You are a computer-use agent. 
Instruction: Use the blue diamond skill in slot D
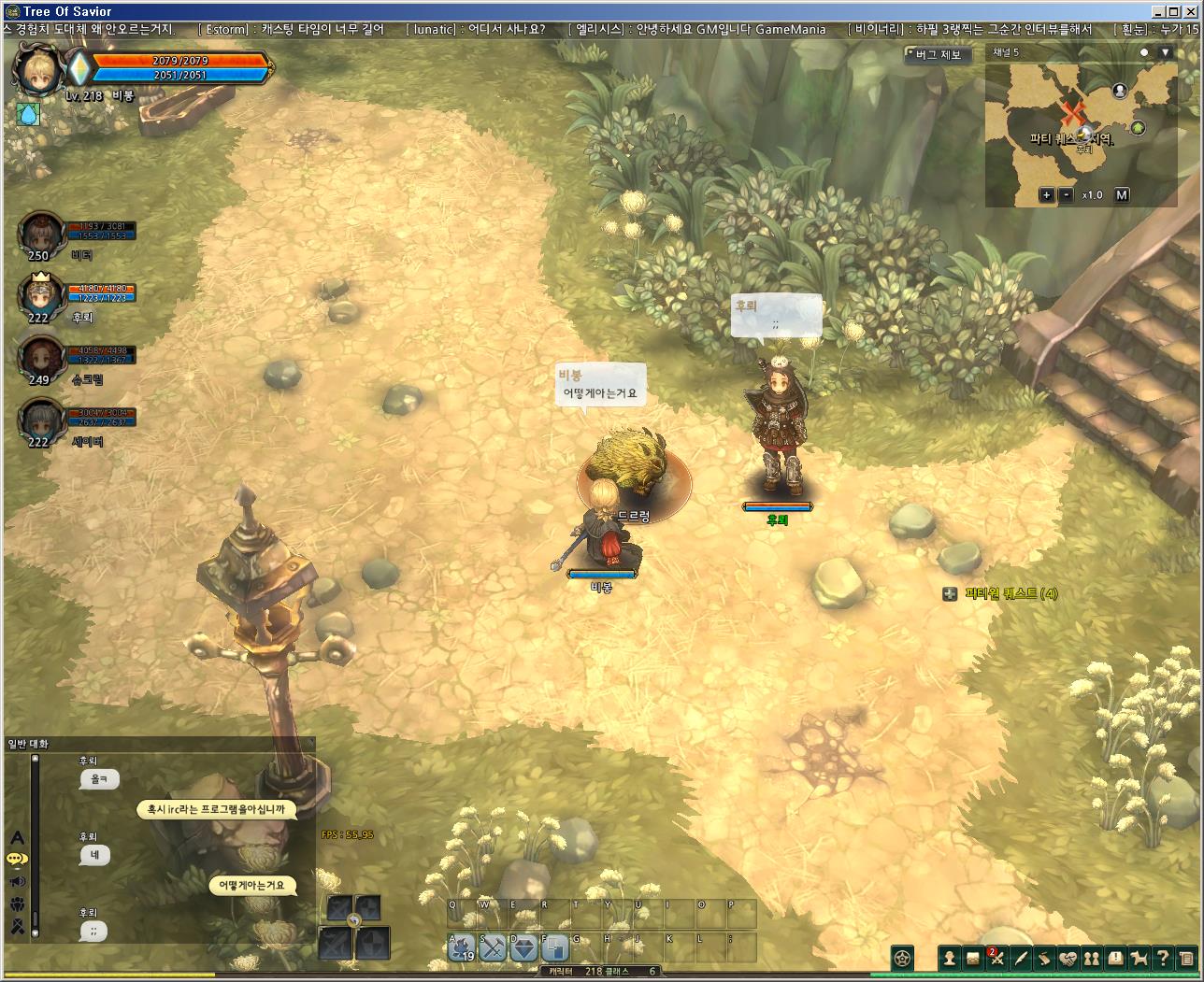click(x=523, y=946)
